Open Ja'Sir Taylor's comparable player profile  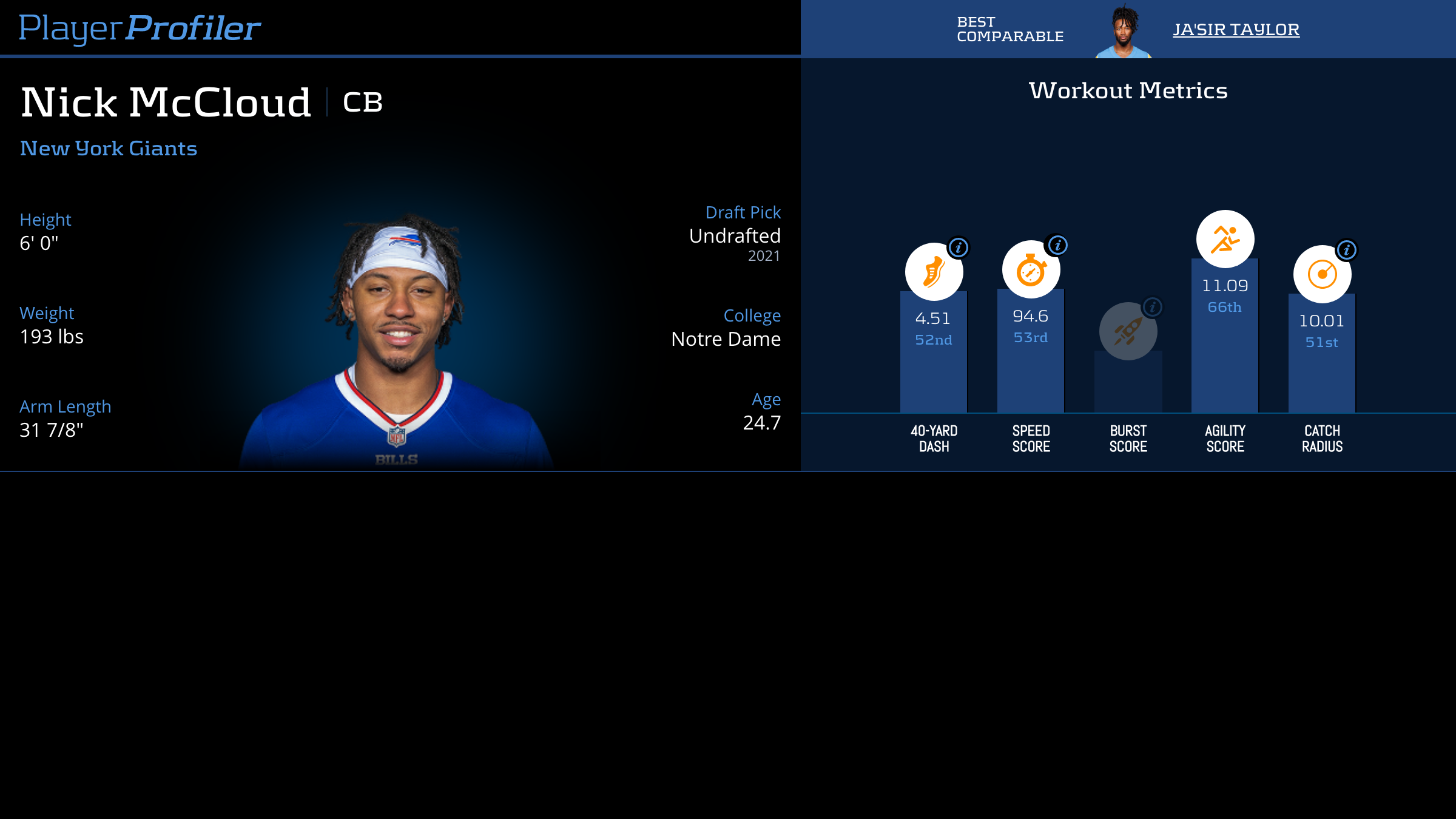pyautogui.click(x=1236, y=29)
